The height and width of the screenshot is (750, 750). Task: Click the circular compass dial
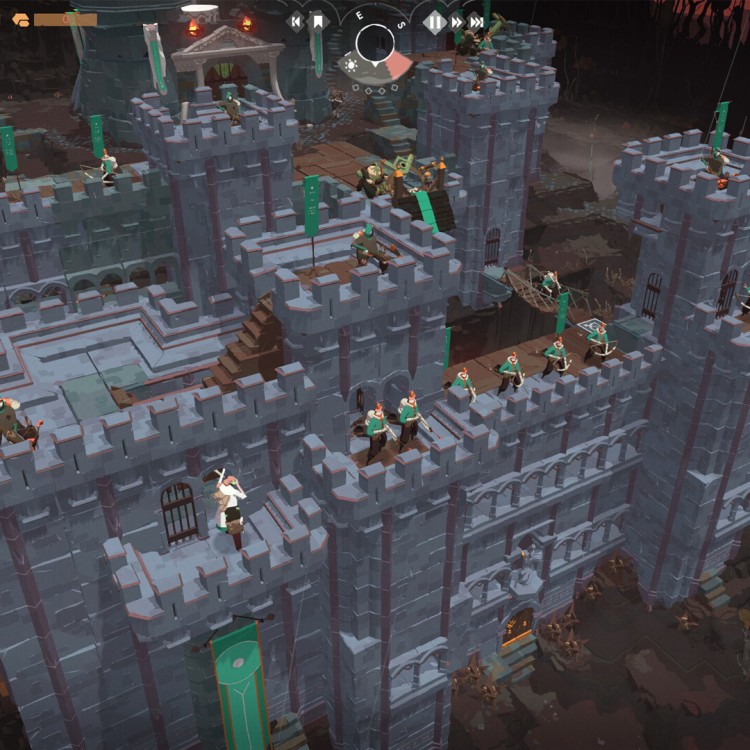(x=375, y=43)
